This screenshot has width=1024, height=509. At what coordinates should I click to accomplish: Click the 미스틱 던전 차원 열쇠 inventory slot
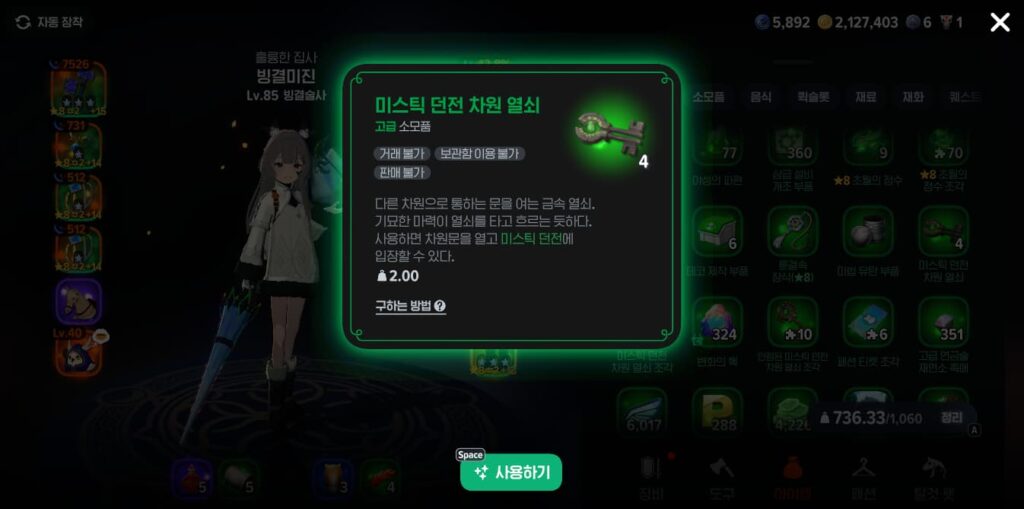[x=942, y=233]
